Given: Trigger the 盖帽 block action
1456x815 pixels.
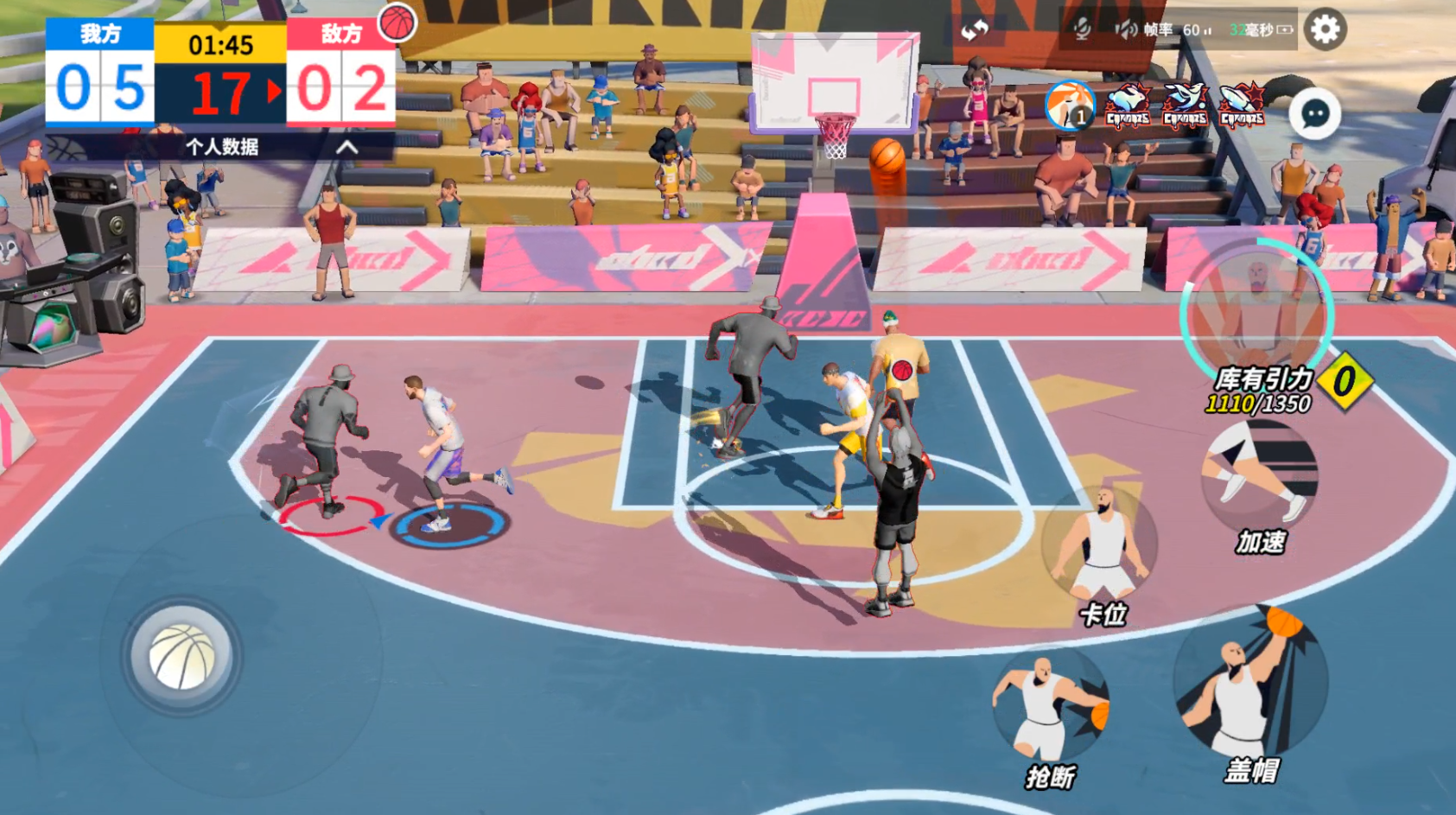Looking at the screenshot, I should [x=1249, y=685].
